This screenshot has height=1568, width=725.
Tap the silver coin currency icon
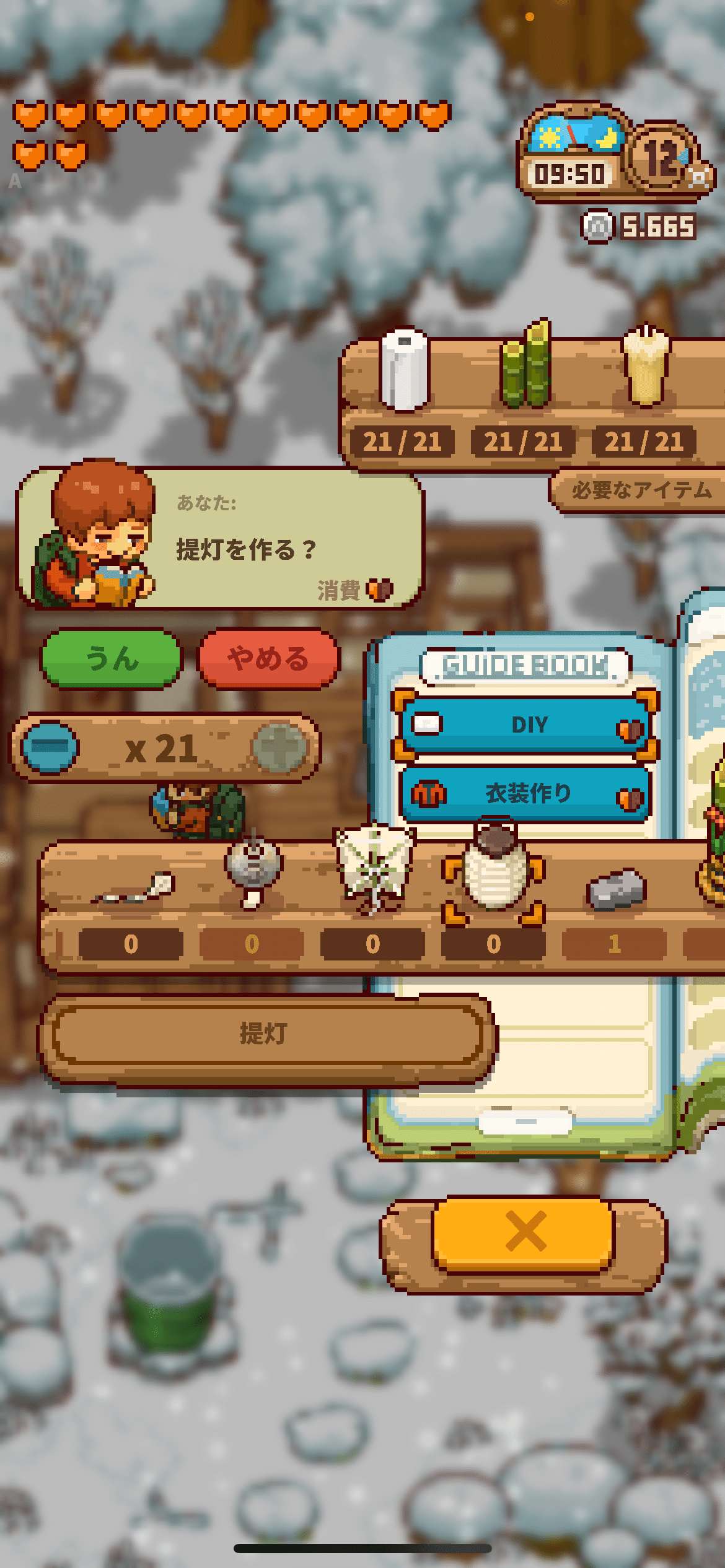[x=597, y=227]
